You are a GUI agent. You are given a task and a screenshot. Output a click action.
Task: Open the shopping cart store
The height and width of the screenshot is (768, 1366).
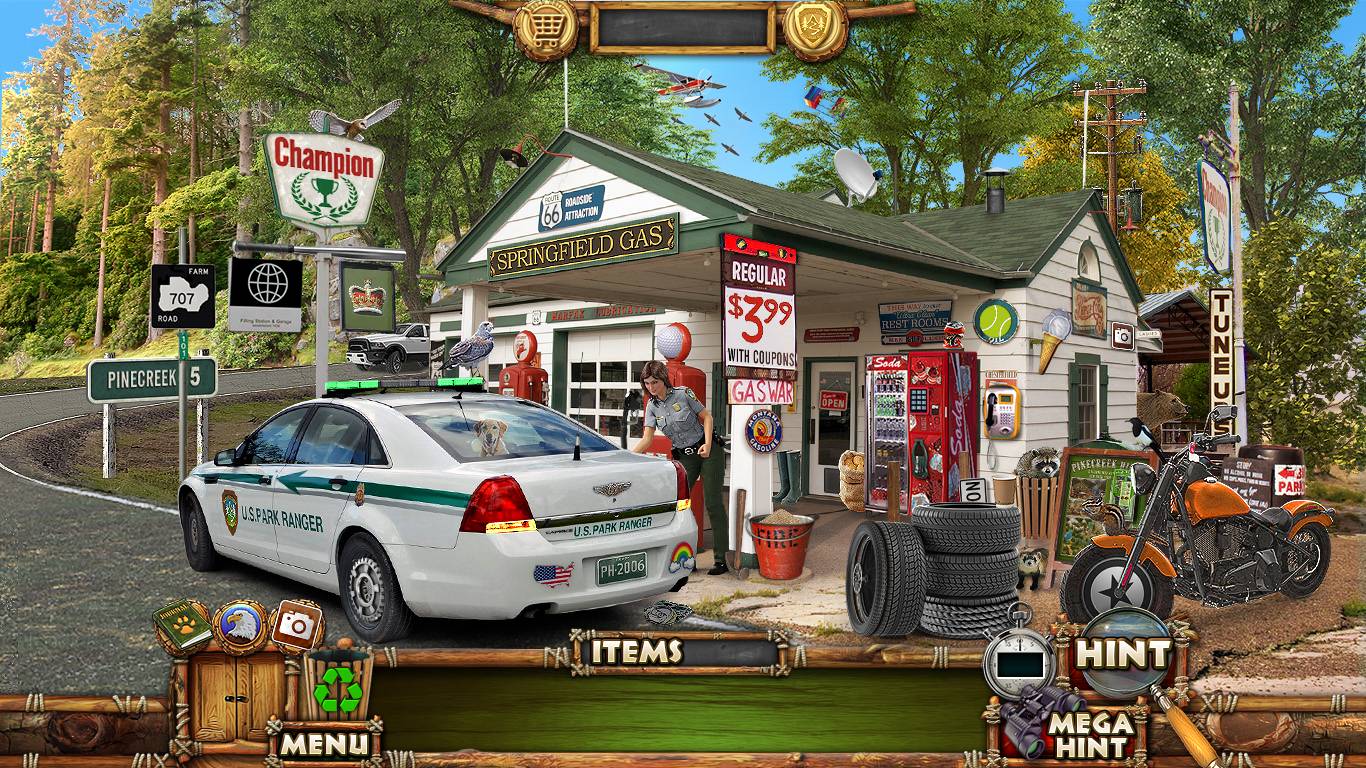pyautogui.click(x=546, y=28)
